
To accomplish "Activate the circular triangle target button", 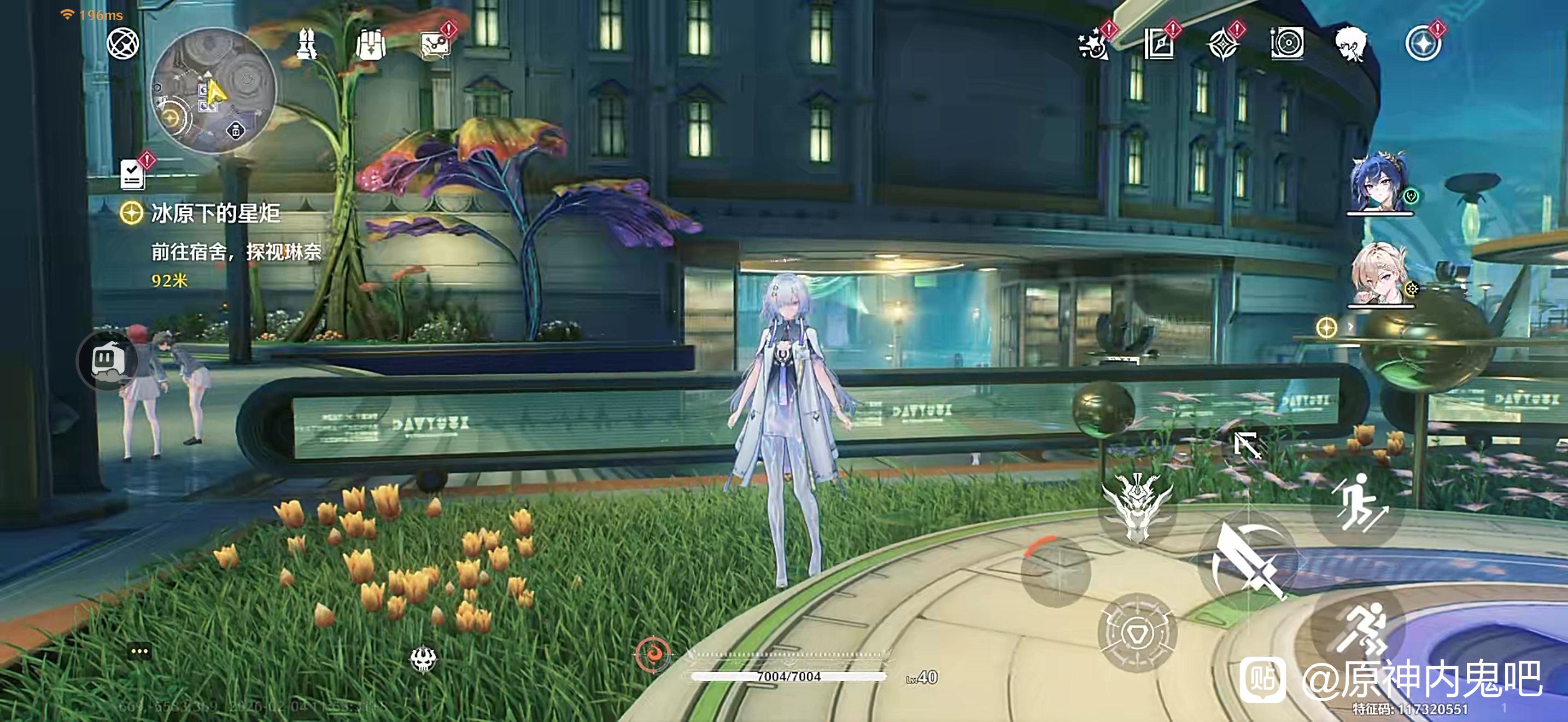I will (1136, 633).
